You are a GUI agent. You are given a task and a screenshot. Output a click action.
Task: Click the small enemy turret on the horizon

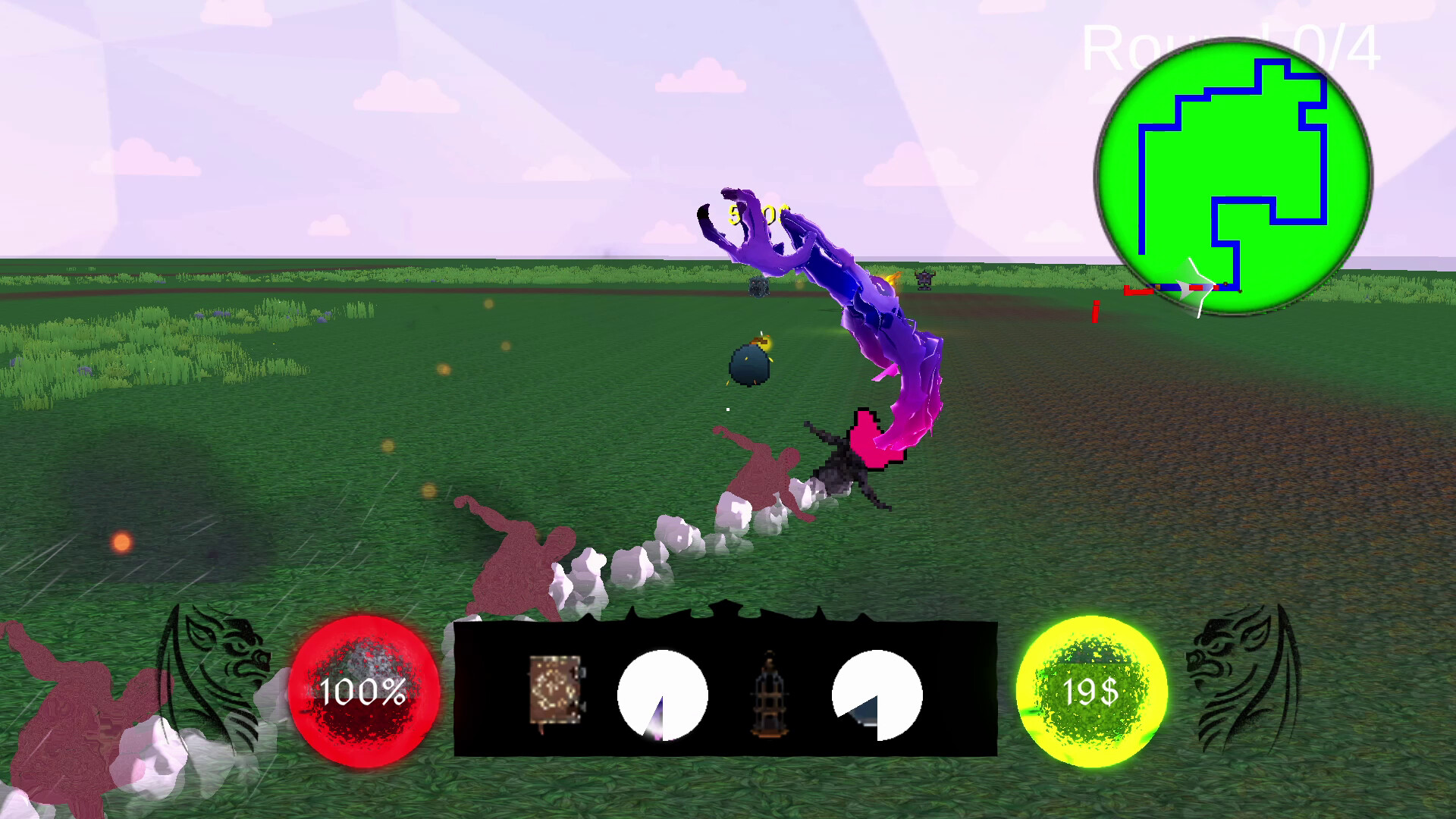927,281
